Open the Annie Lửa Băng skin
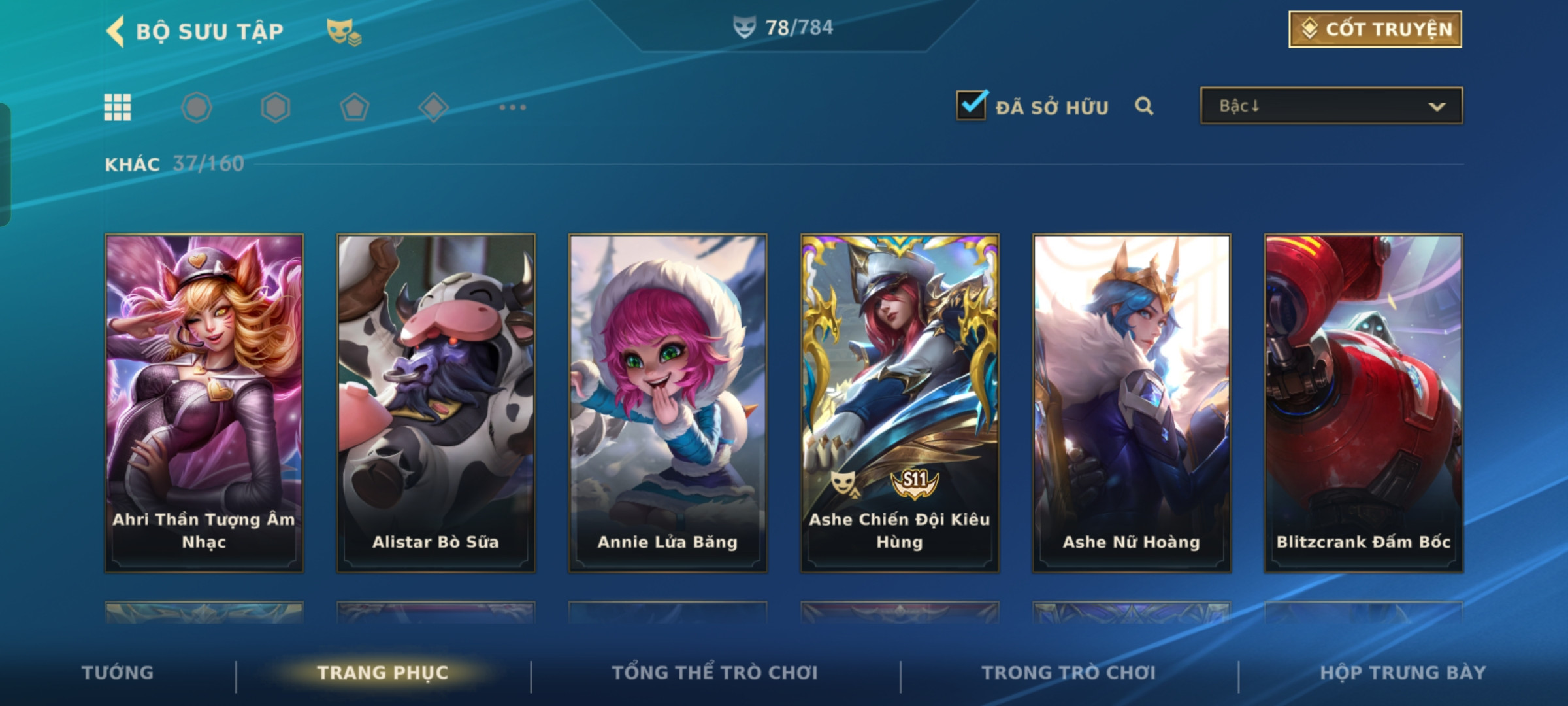Viewport: 1568px width, 706px height. [x=668, y=403]
